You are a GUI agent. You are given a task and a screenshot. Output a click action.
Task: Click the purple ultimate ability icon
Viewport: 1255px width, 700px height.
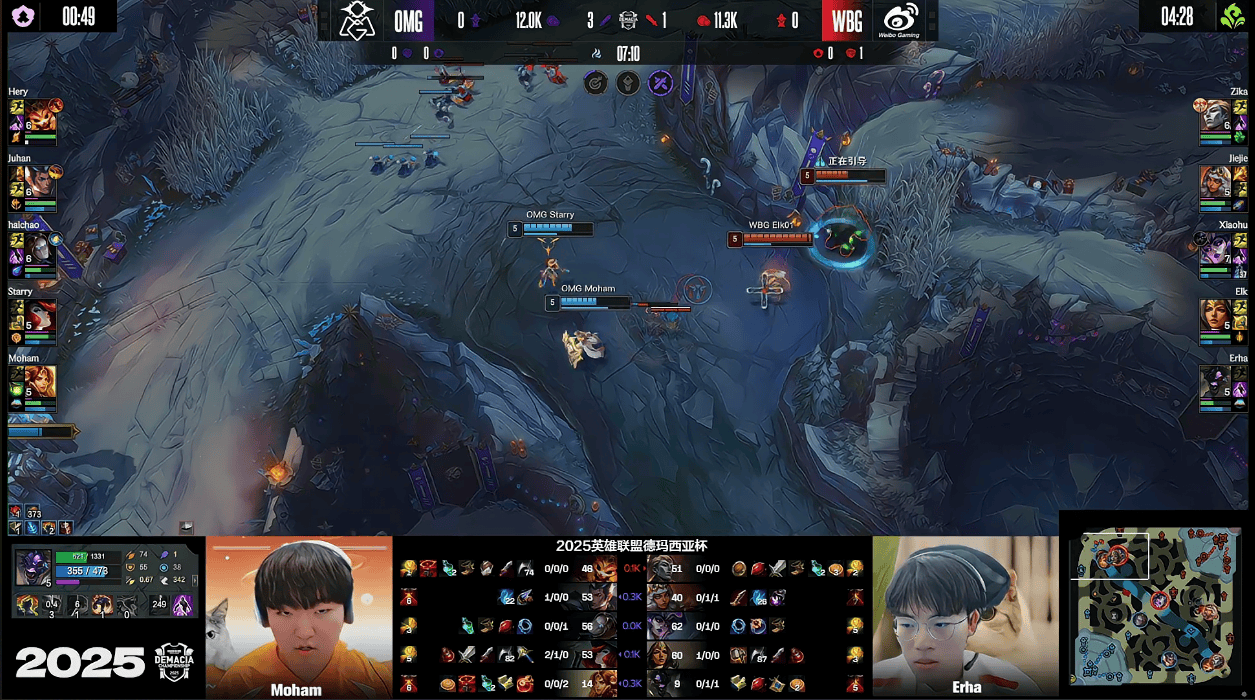[183, 604]
